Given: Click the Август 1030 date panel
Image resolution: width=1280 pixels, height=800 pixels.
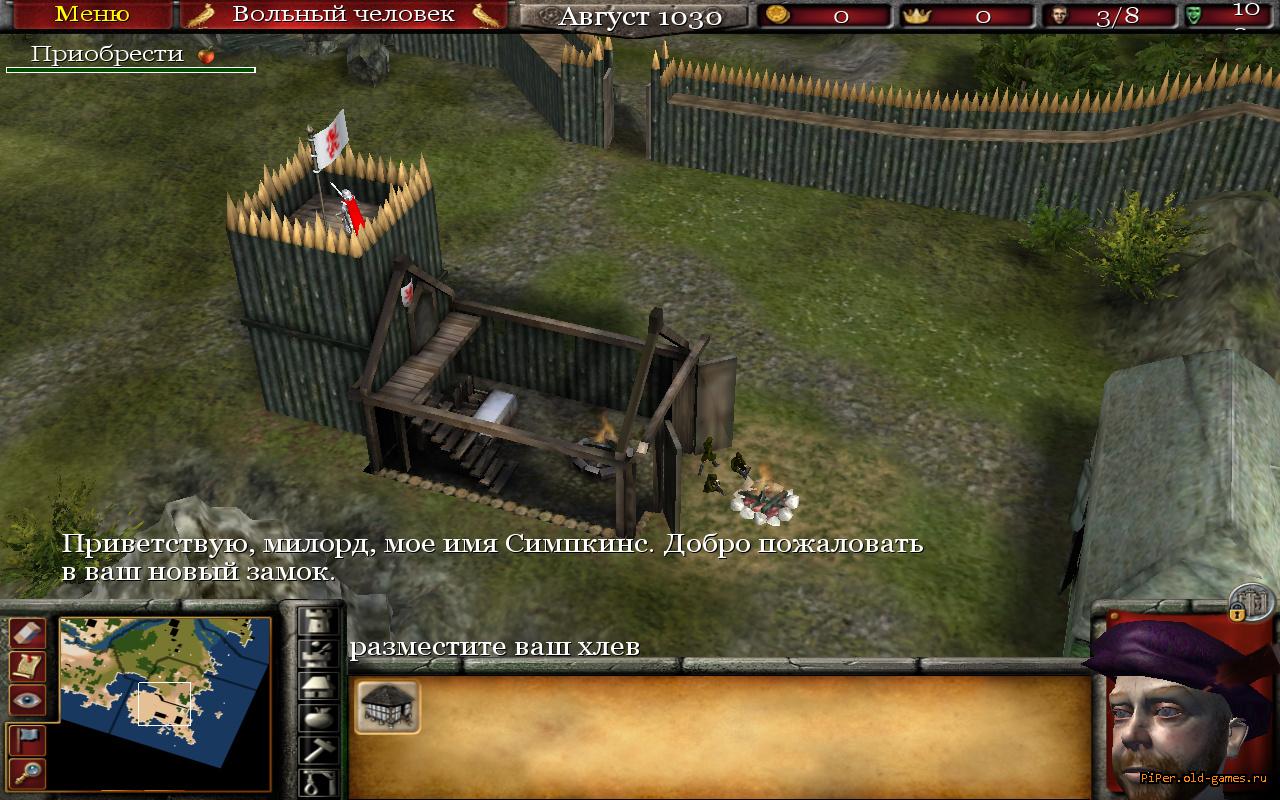Looking at the screenshot, I should pyautogui.click(x=638, y=17).
